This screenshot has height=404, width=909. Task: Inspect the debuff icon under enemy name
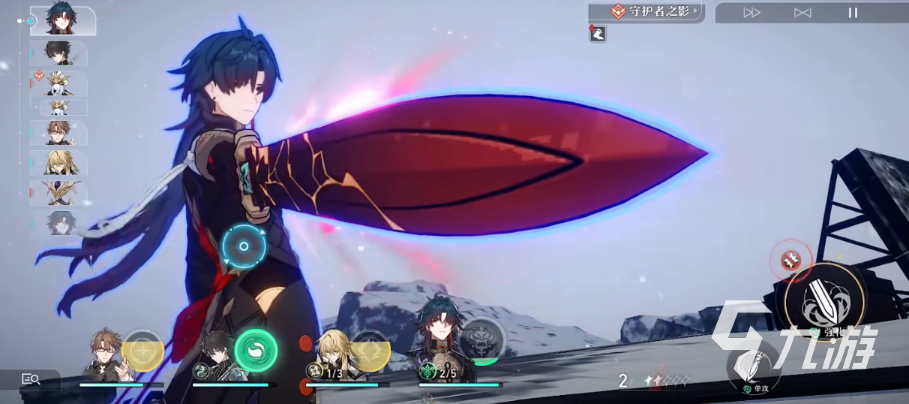pos(597,33)
